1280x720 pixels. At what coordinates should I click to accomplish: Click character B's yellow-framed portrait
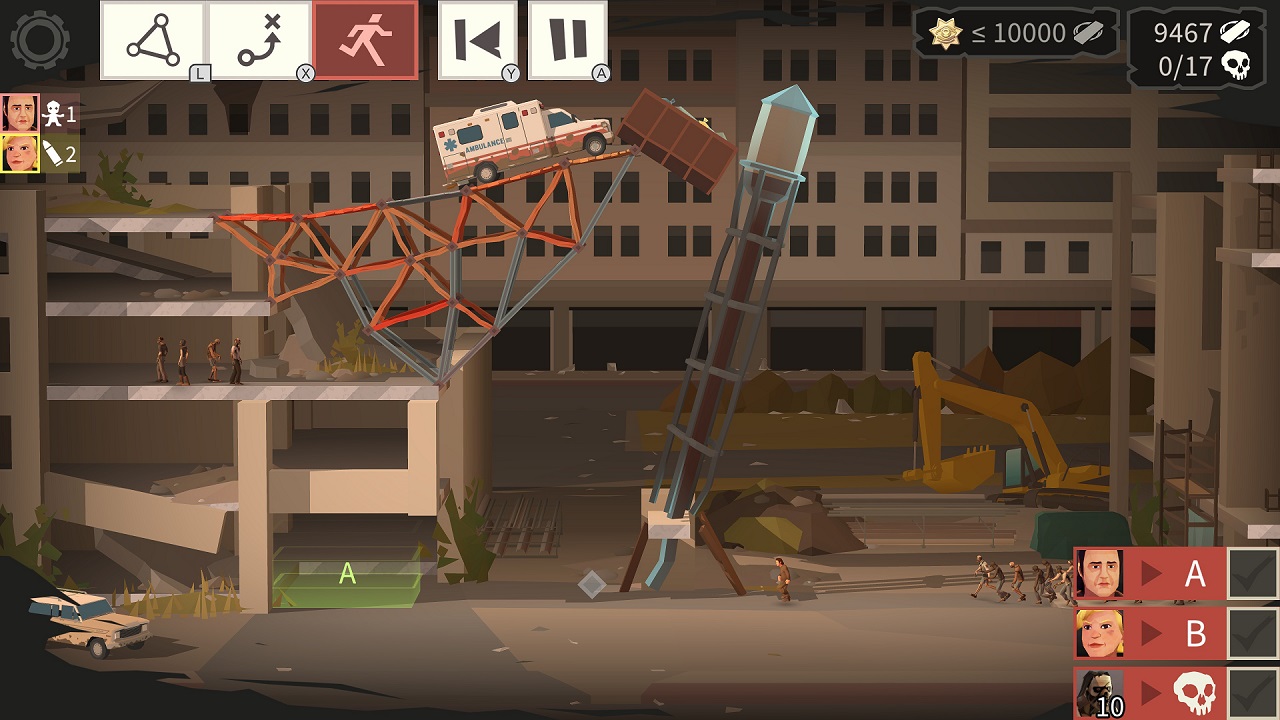click(x=18, y=154)
